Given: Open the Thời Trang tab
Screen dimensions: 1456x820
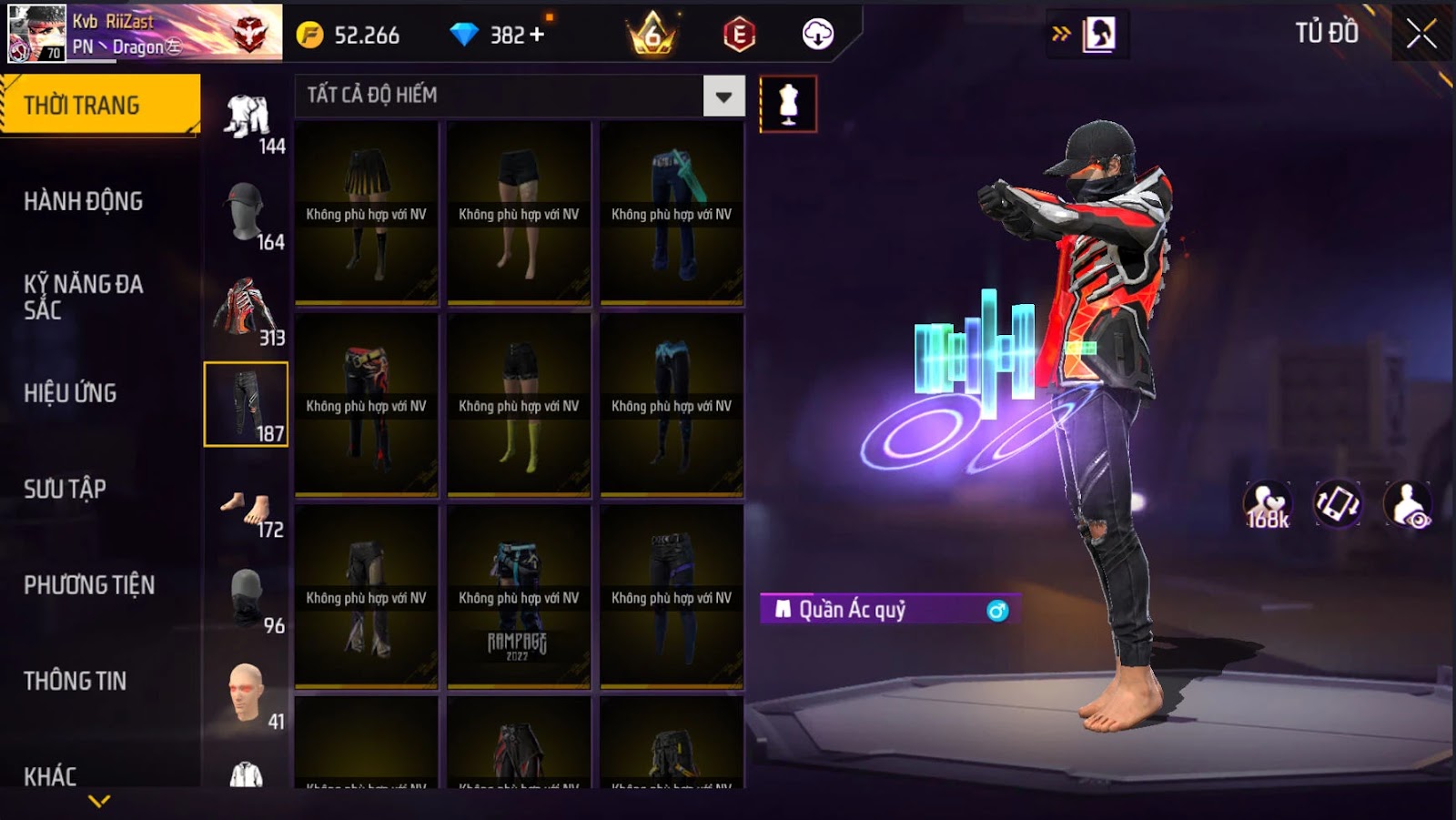Looking at the screenshot, I should (100, 106).
